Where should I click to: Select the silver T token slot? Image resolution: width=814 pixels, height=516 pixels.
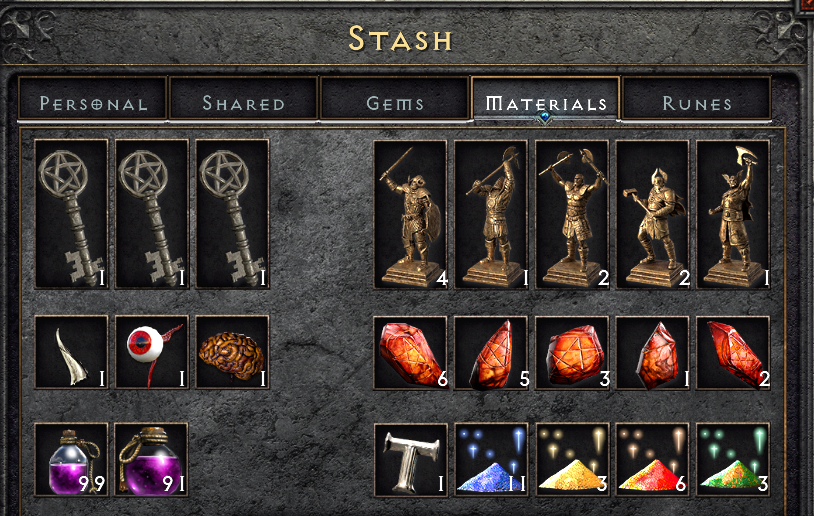click(410, 460)
